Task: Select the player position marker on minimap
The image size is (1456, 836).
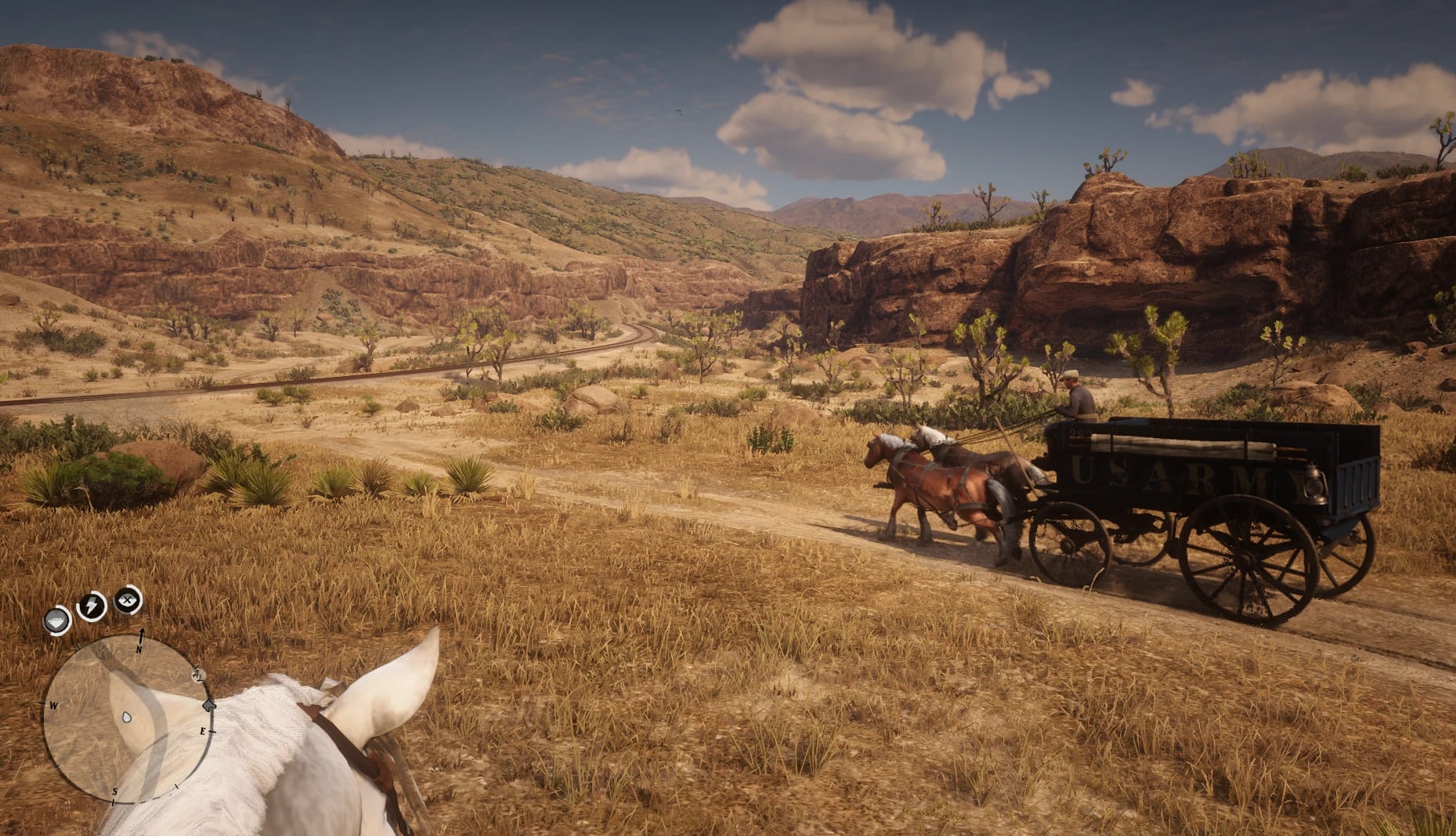Action: click(x=127, y=717)
